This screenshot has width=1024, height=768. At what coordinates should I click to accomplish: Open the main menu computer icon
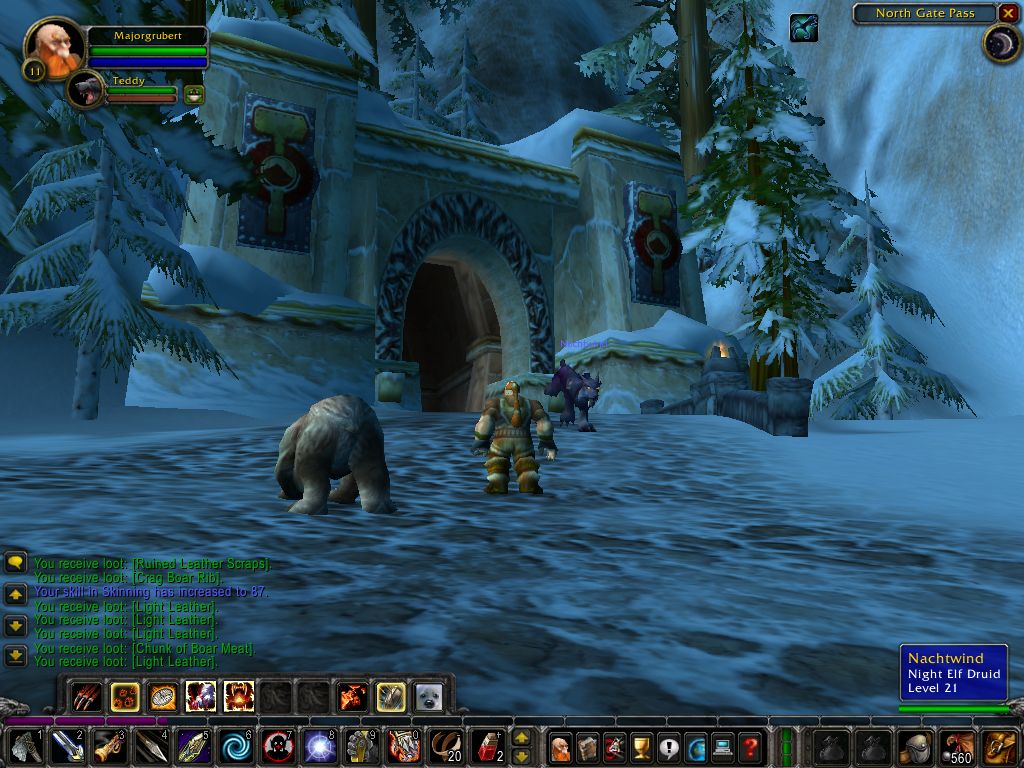723,746
